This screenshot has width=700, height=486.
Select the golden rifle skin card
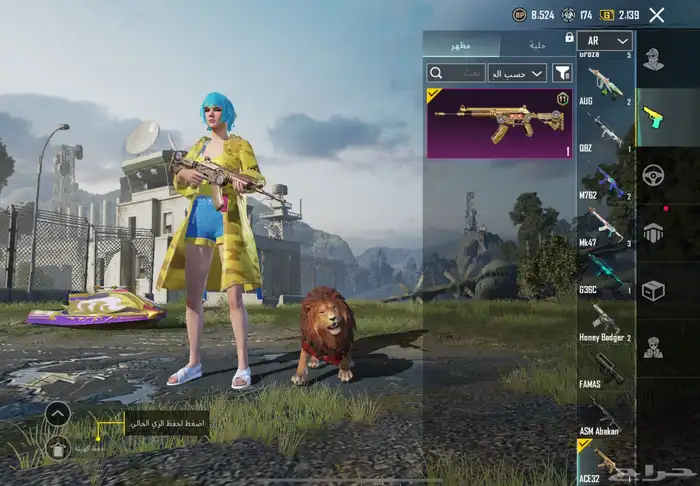point(498,123)
